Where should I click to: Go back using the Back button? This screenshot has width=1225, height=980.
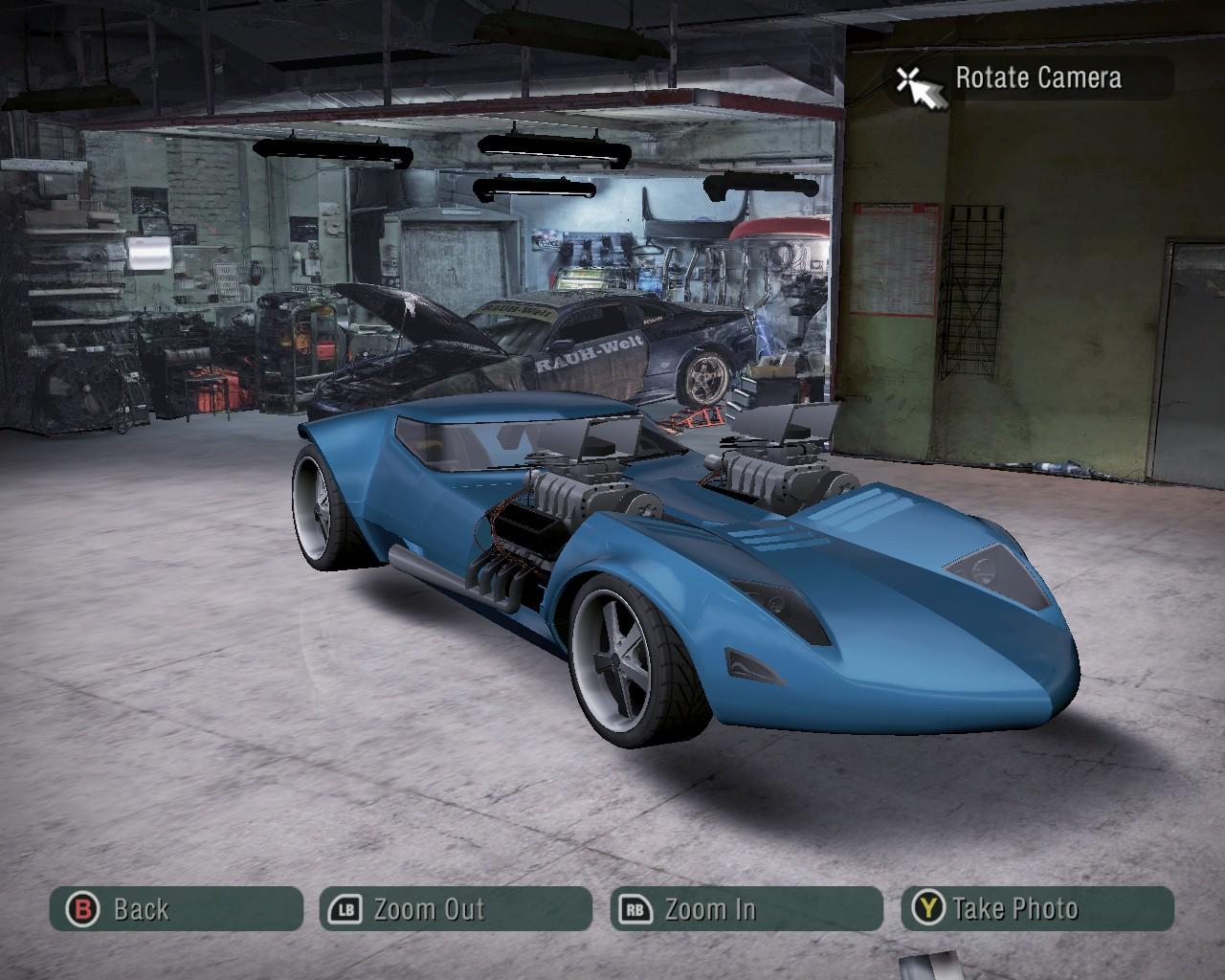point(175,909)
